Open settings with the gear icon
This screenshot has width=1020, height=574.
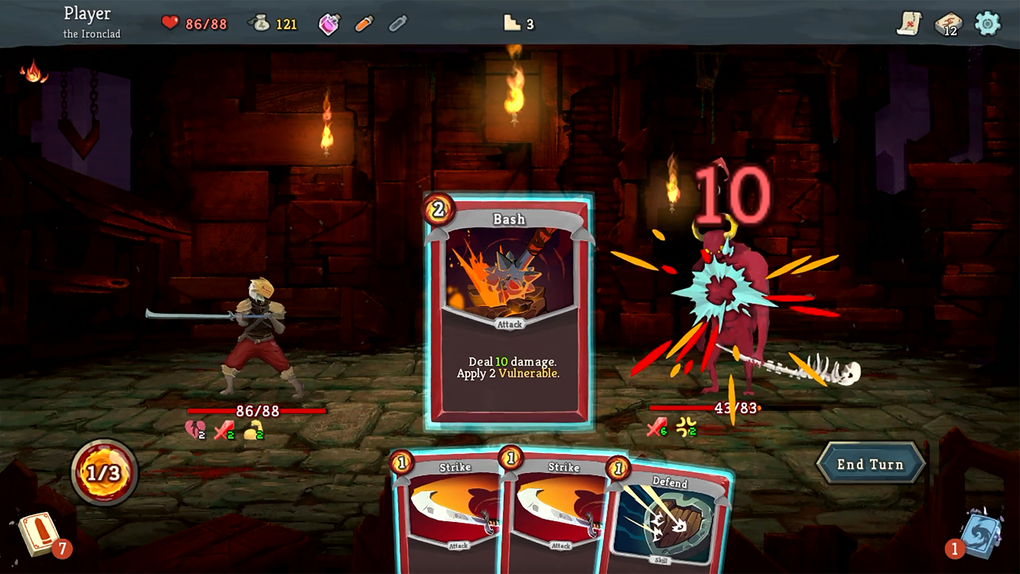coord(987,23)
